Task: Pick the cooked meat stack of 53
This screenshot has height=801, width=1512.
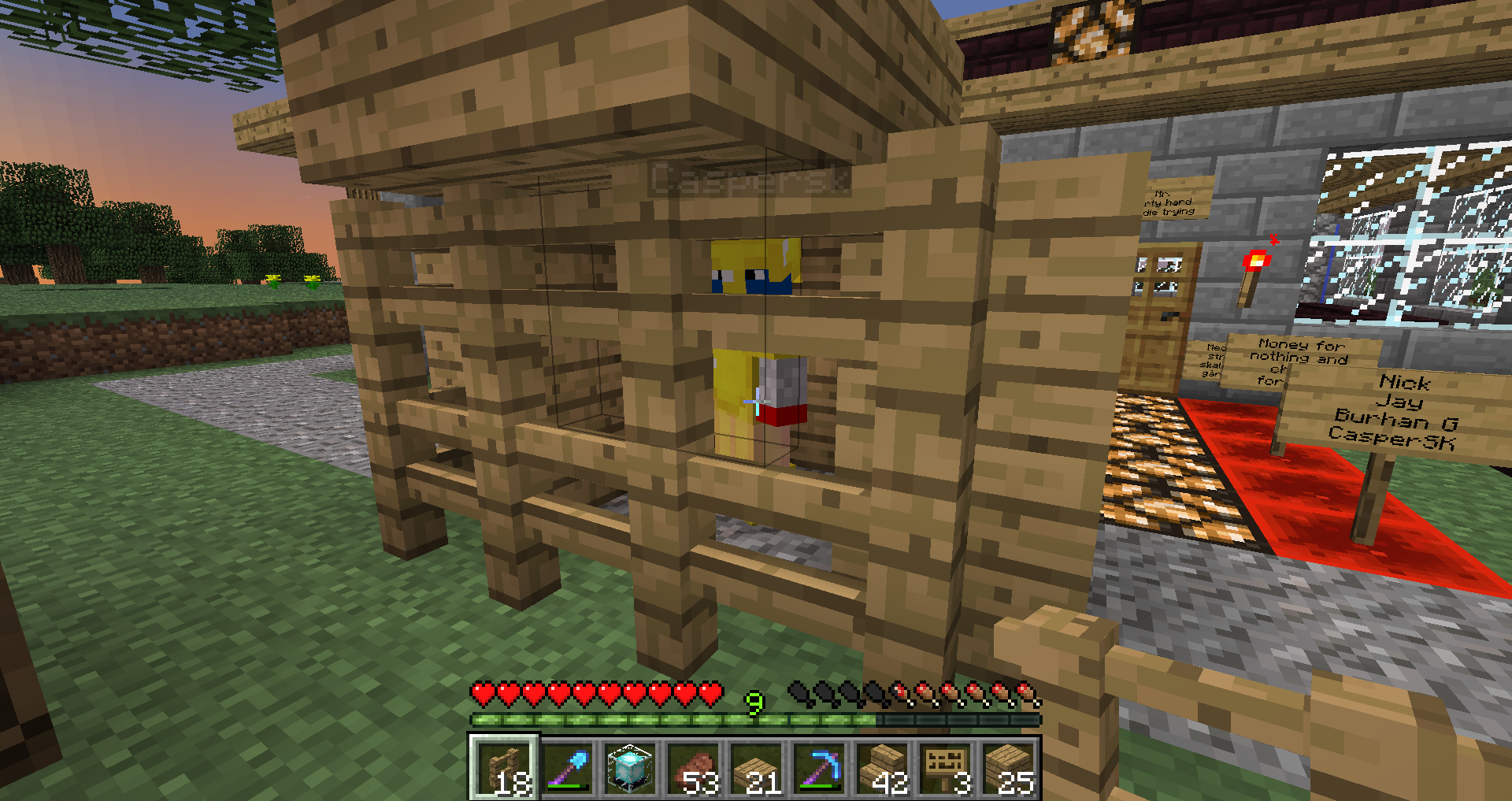Action: point(693,768)
